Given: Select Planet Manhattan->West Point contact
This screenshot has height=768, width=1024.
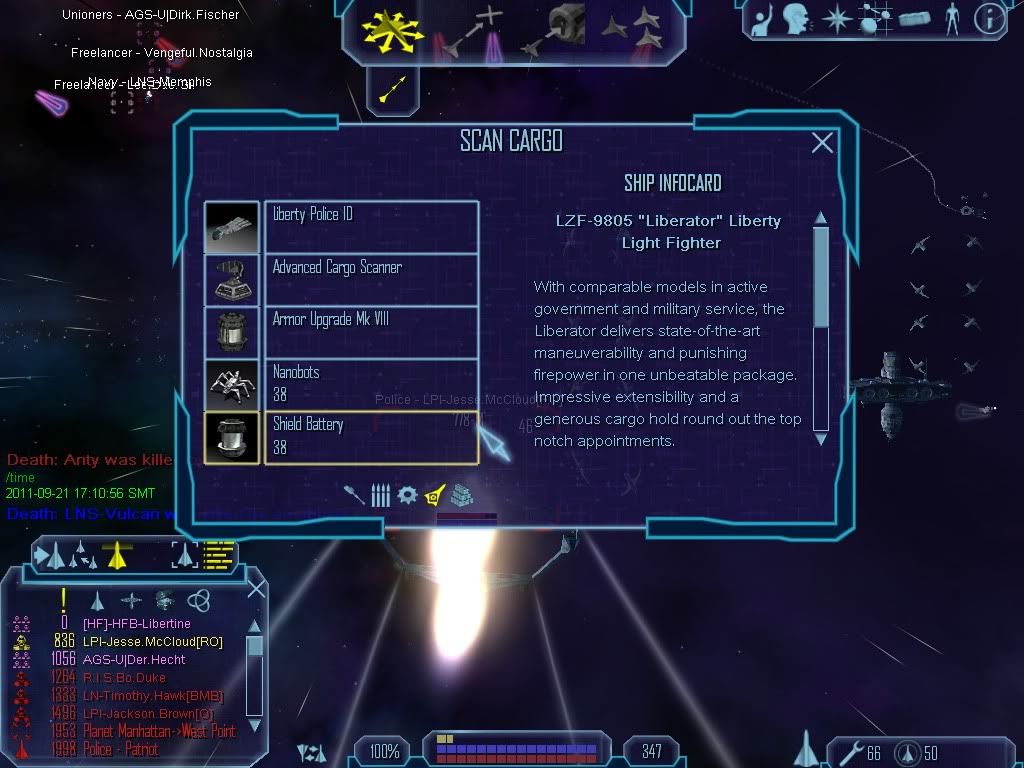Looking at the screenshot, I should tap(159, 732).
